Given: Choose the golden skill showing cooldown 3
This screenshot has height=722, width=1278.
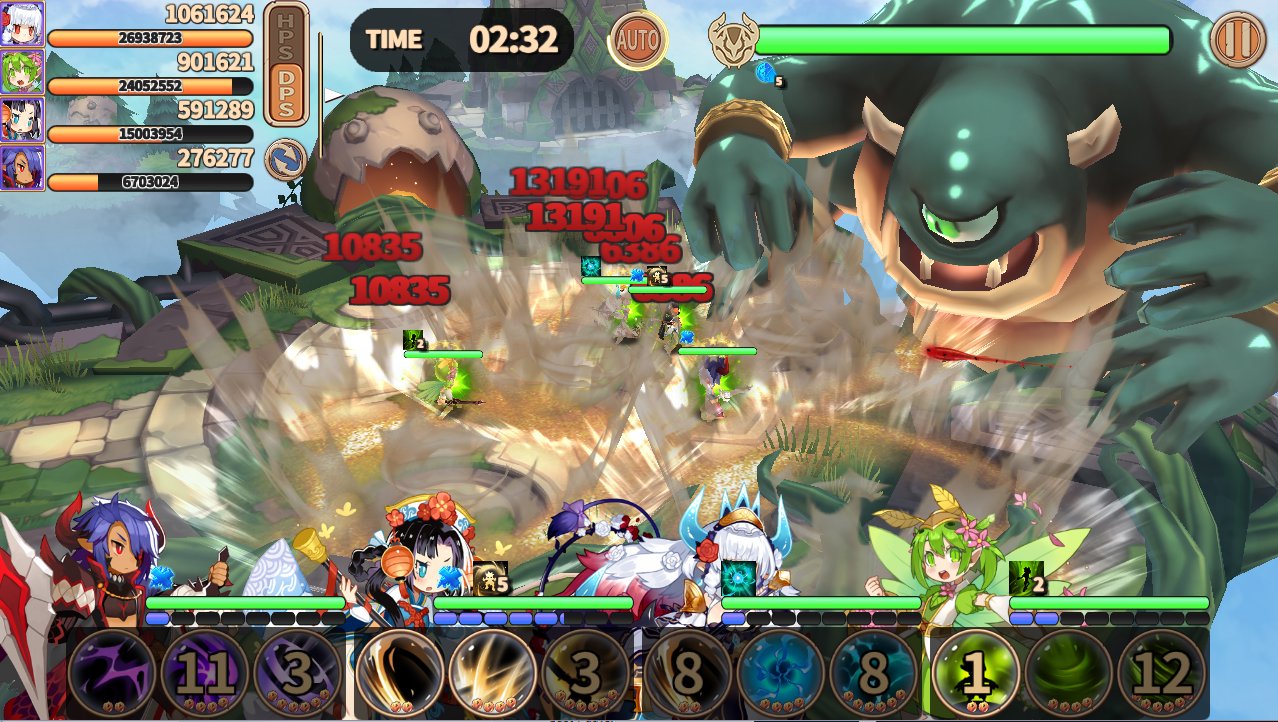Looking at the screenshot, I should [586, 674].
